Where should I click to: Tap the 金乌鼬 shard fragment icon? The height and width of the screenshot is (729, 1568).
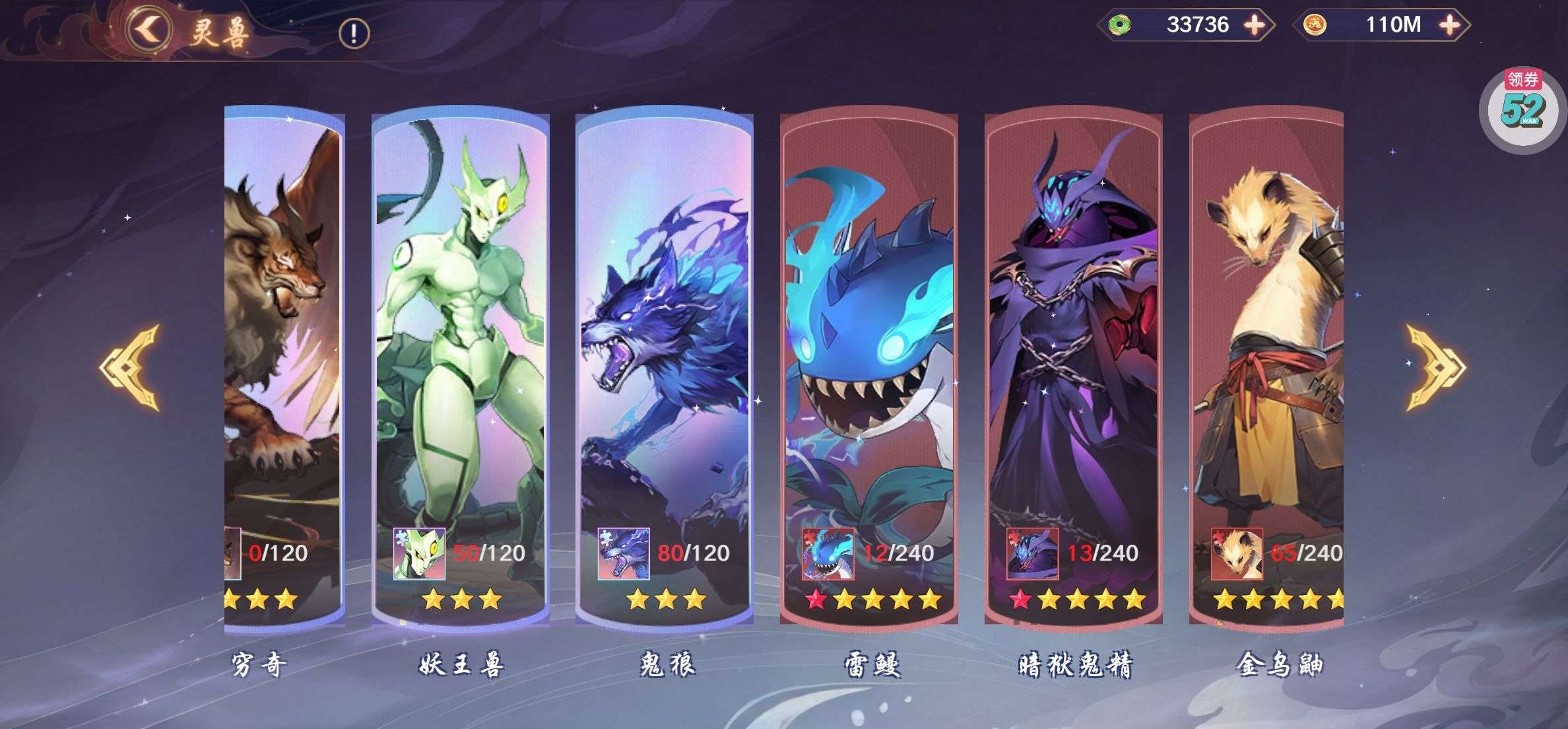(x=1237, y=554)
